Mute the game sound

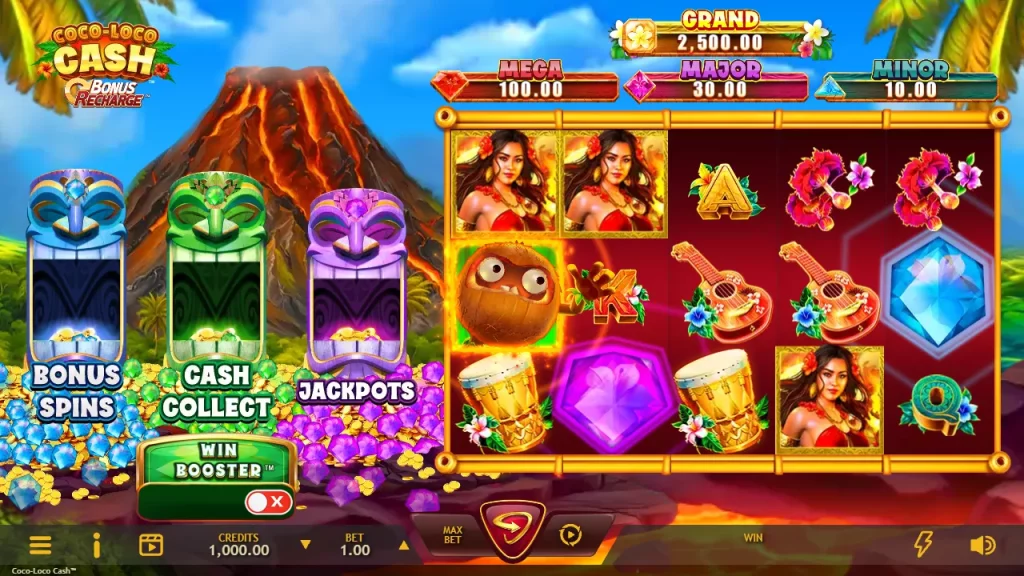(x=982, y=545)
